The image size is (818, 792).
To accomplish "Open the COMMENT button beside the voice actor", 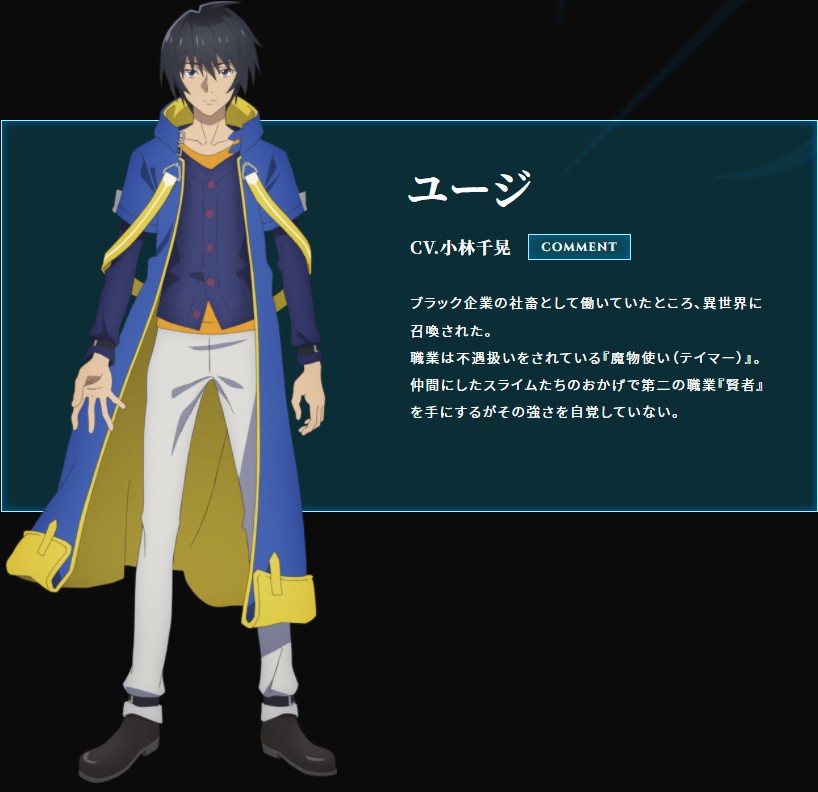I will 579,247.
